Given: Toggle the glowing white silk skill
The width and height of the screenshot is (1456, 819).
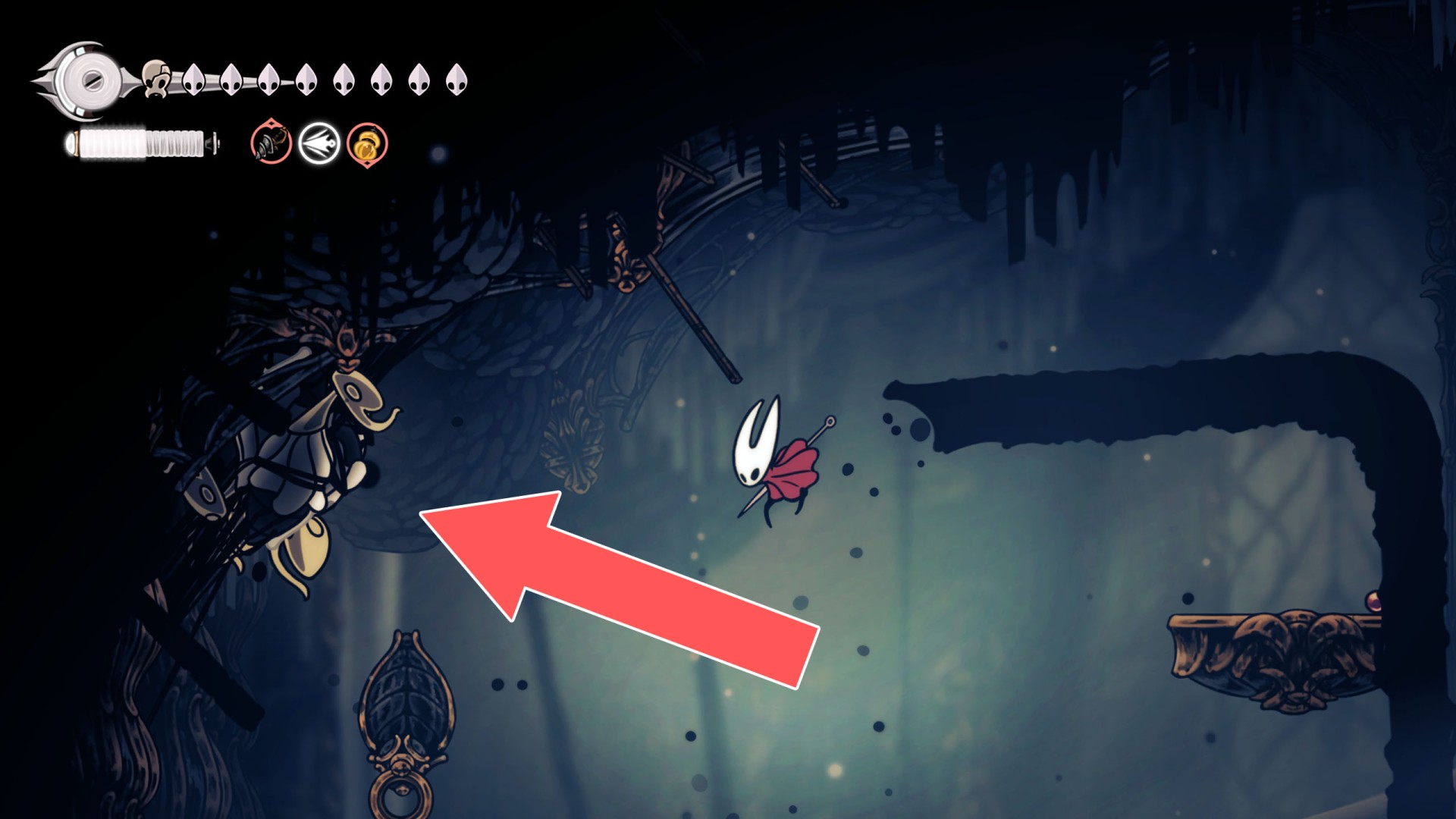Looking at the screenshot, I should pos(318,143).
